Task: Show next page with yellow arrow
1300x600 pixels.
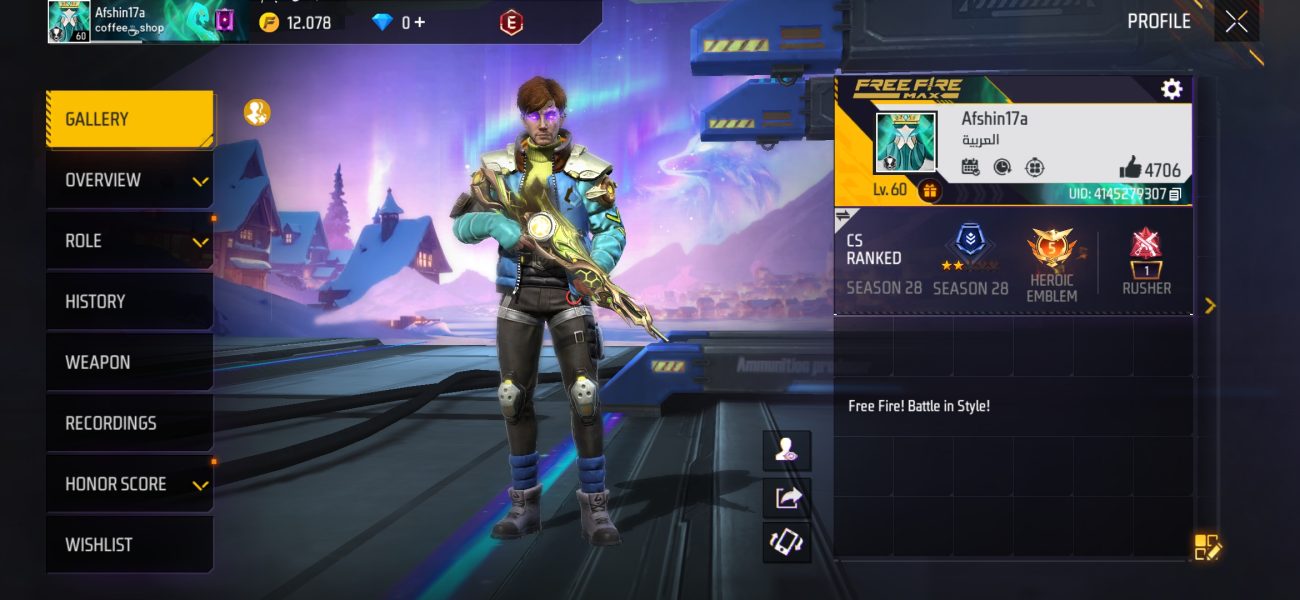Action: click(x=1210, y=305)
